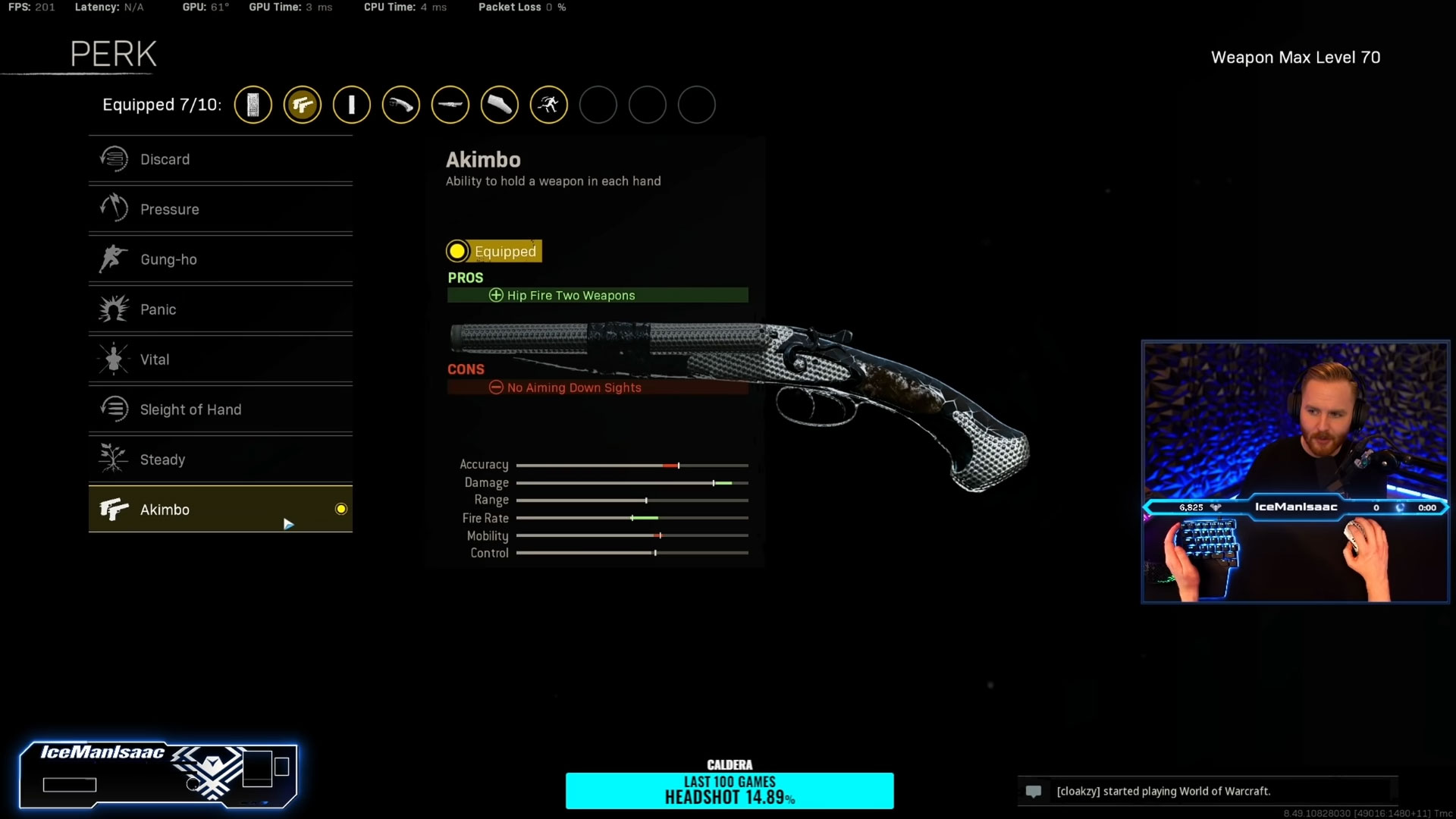This screenshot has height=819, width=1456.
Task: Pick the Steady perk
Action: pyautogui.click(x=220, y=460)
